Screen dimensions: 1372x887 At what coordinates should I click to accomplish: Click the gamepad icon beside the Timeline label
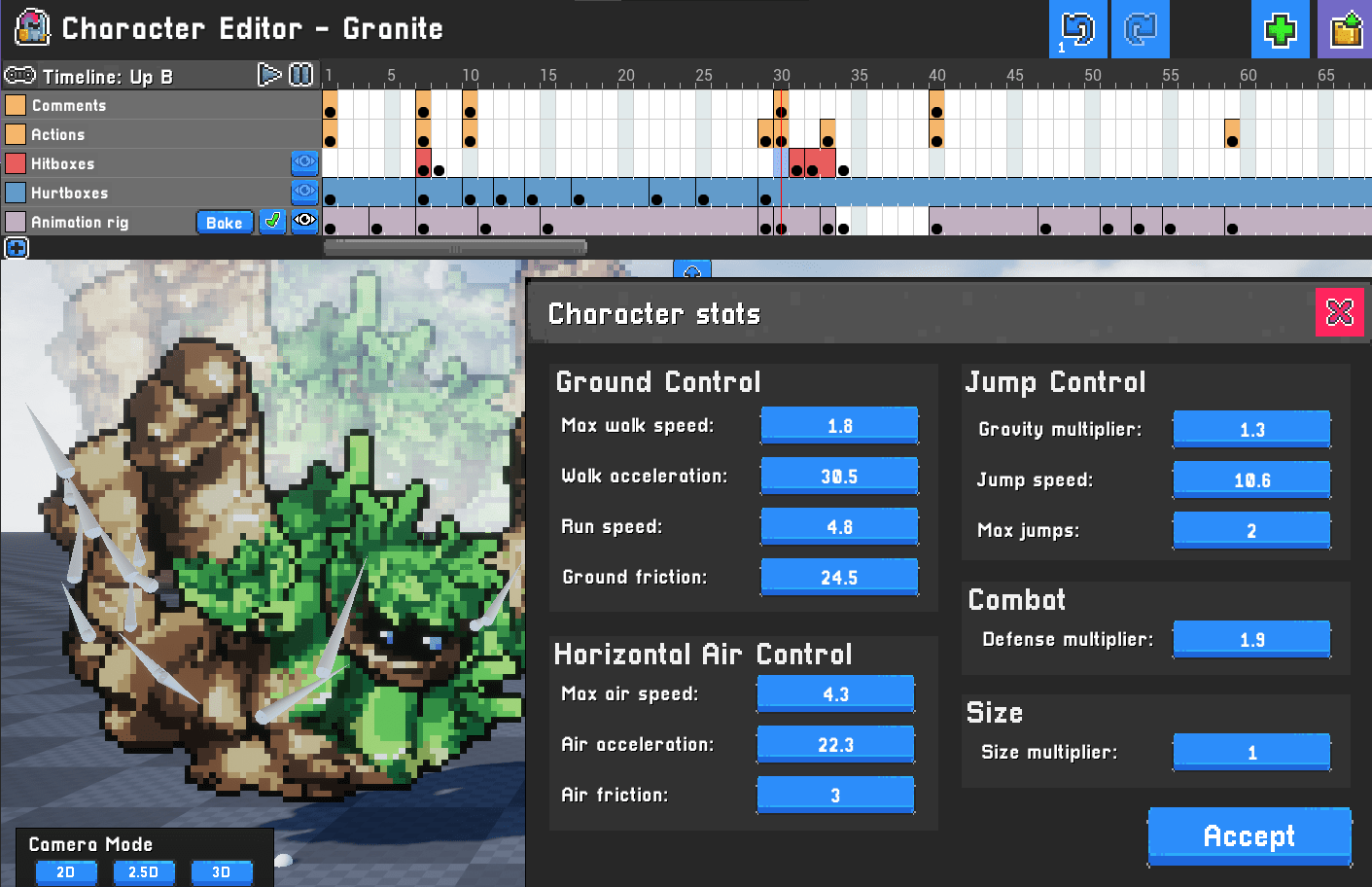(x=21, y=75)
